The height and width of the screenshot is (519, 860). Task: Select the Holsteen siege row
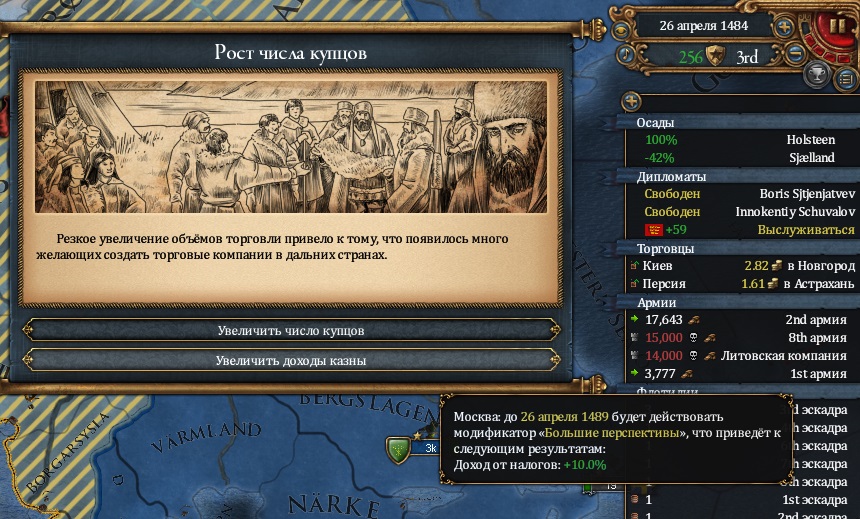740,141
